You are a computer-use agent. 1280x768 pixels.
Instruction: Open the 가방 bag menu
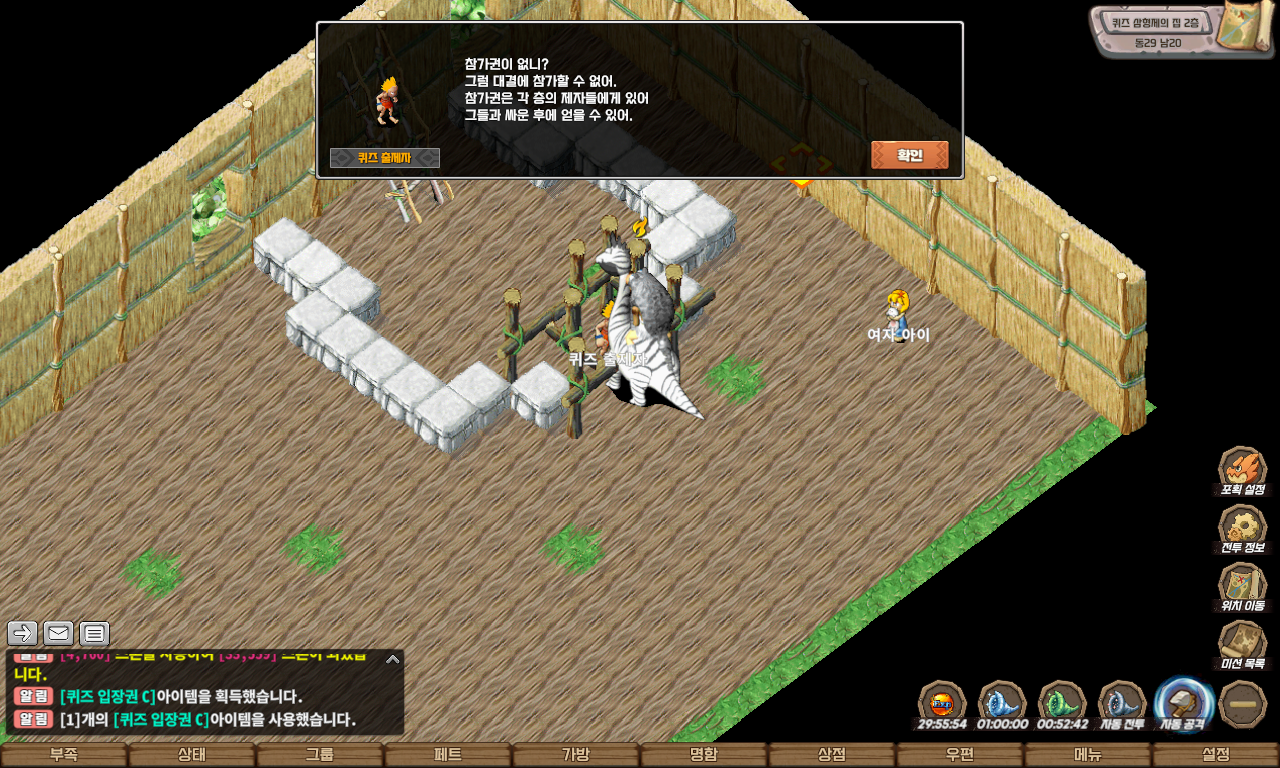click(576, 755)
